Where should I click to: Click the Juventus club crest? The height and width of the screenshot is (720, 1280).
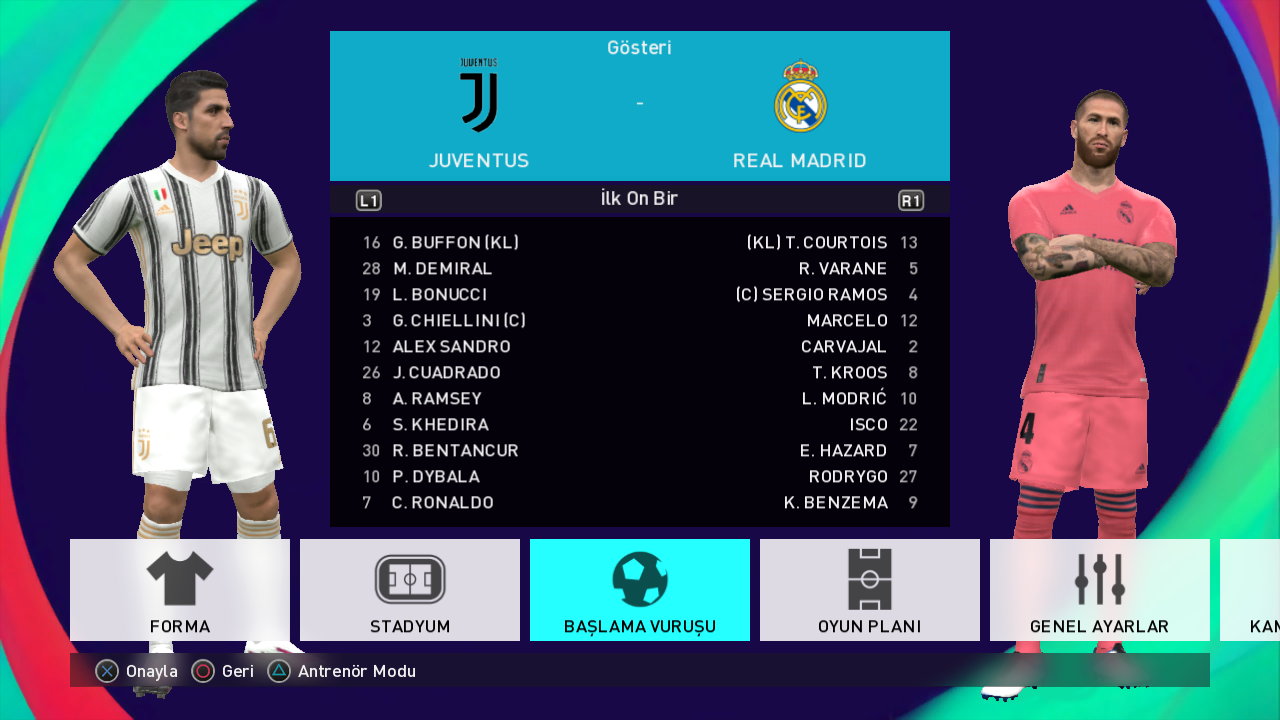(x=479, y=95)
